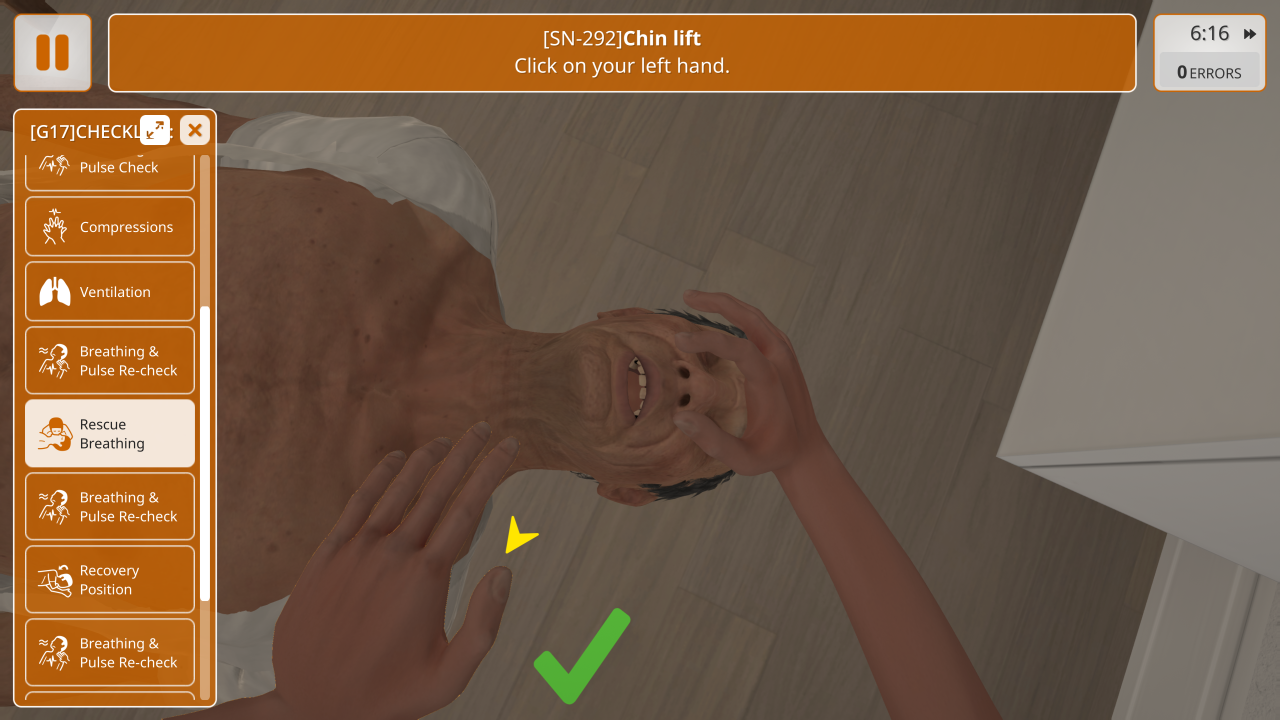The height and width of the screenshot is (720, 1280).
Task: Select the Recovery Position checklist step
Action: point(110,580)
